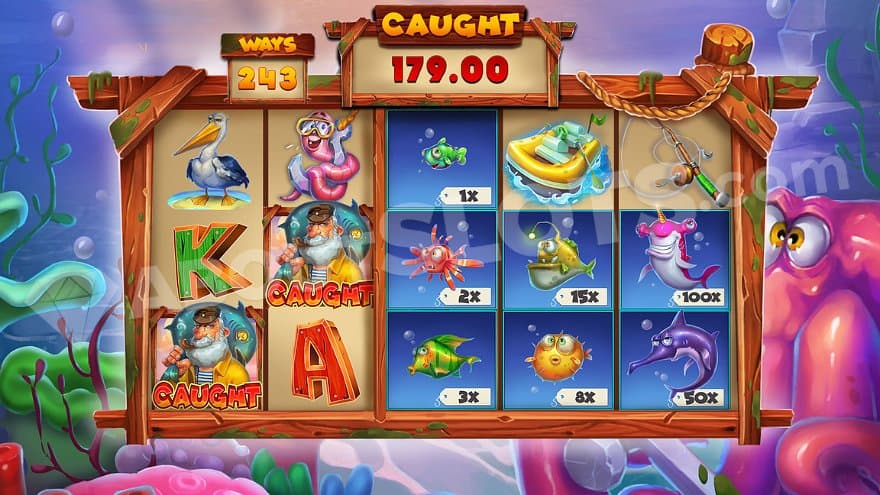Click the pelican symbol on the reels
The width and height of the screenshot is (880, 495).
(x=208, y=158)
